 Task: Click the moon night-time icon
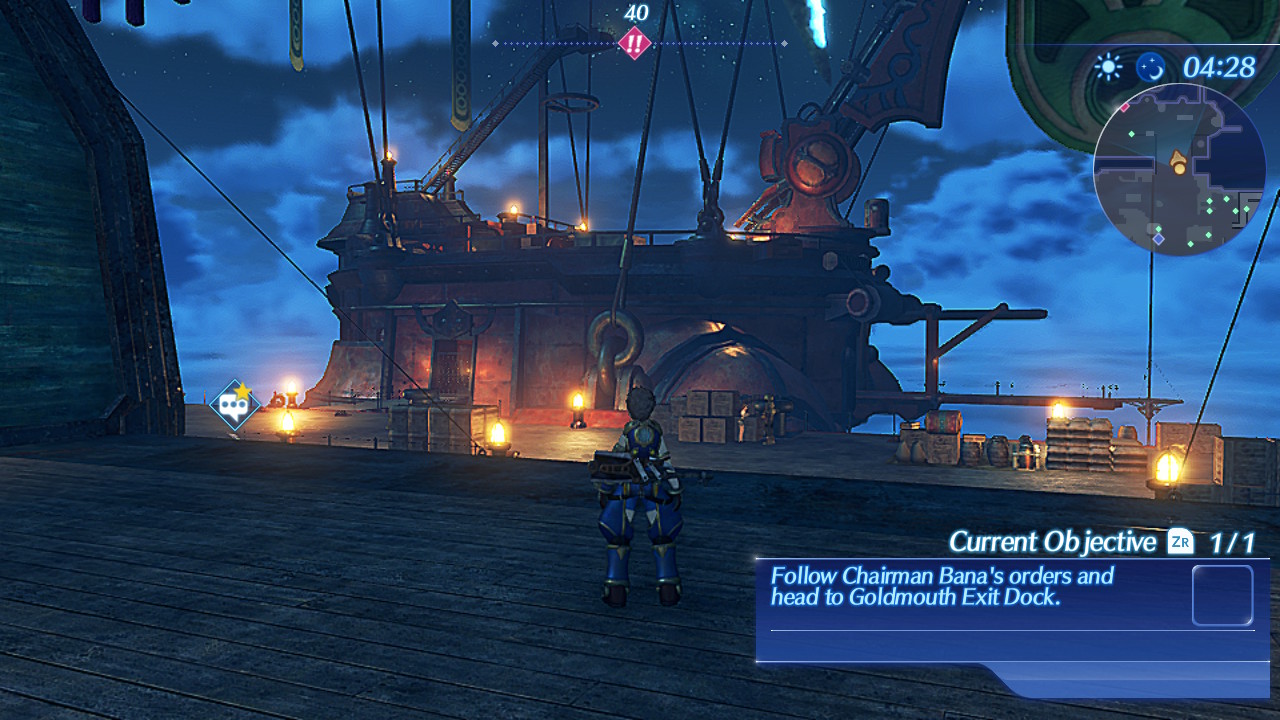click(x=1150, y=67)
